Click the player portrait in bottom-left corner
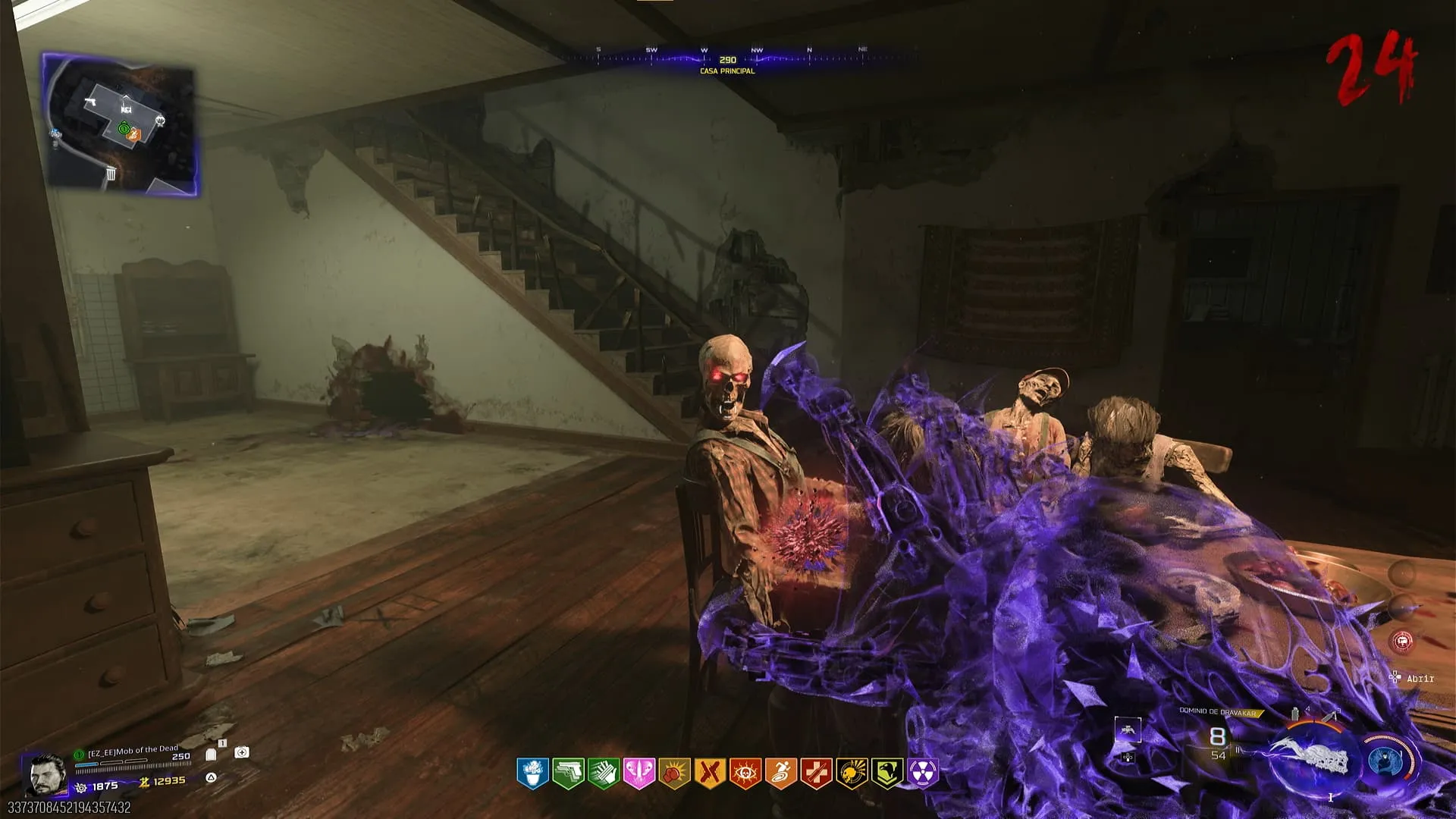Image resolution: width=1456 pixels, height=819 pixels. tap(45, 775)
